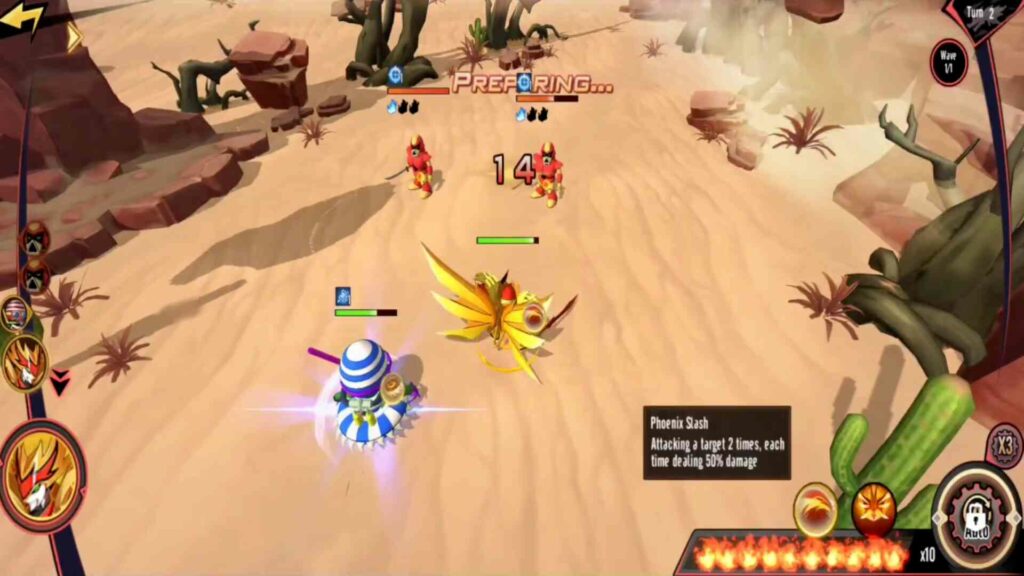Use the fiery orange phoenix face skill
The width and height of the screenshot is (1024, 576).
click(x=872, y=510)
